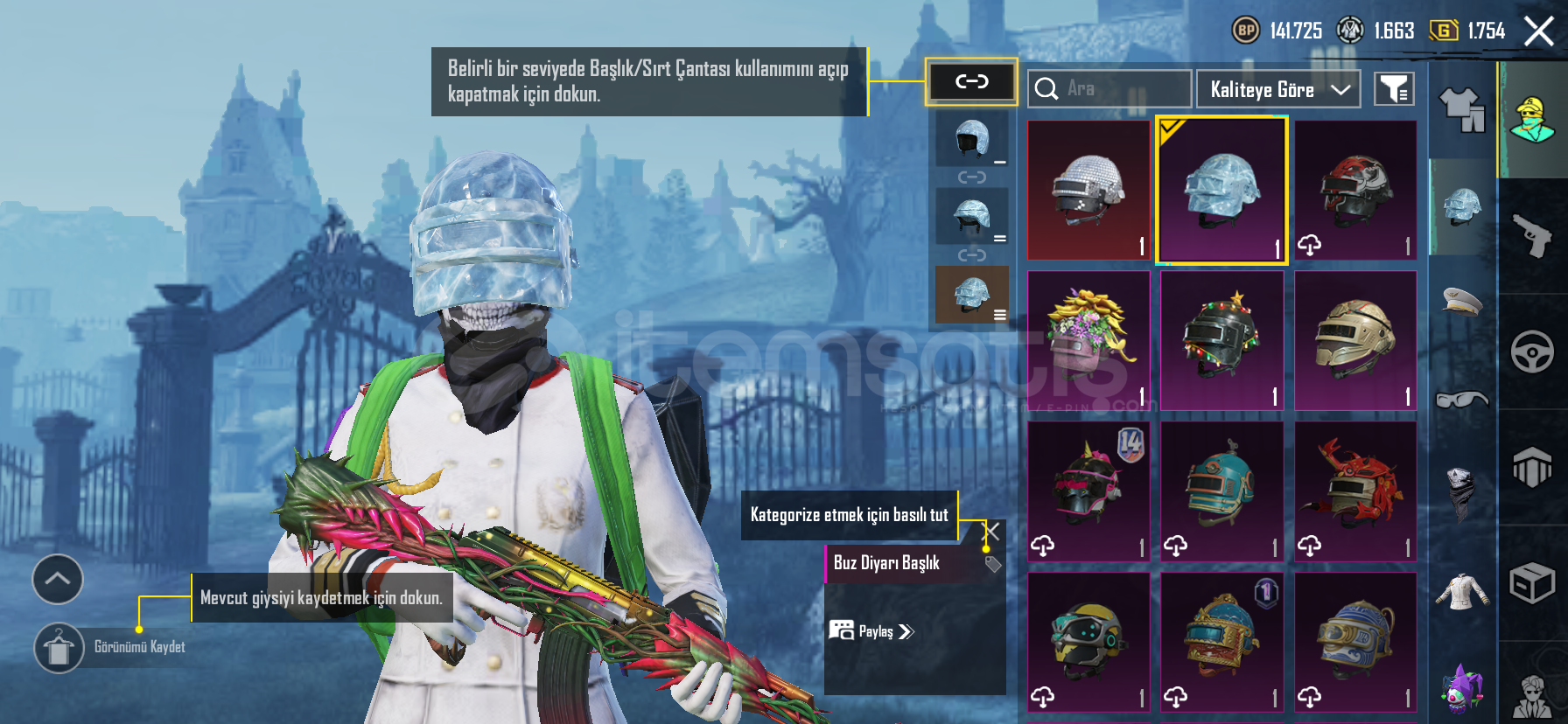
Task: Open the outfit clothing sets tab
Action: (x=1462, y=111)
